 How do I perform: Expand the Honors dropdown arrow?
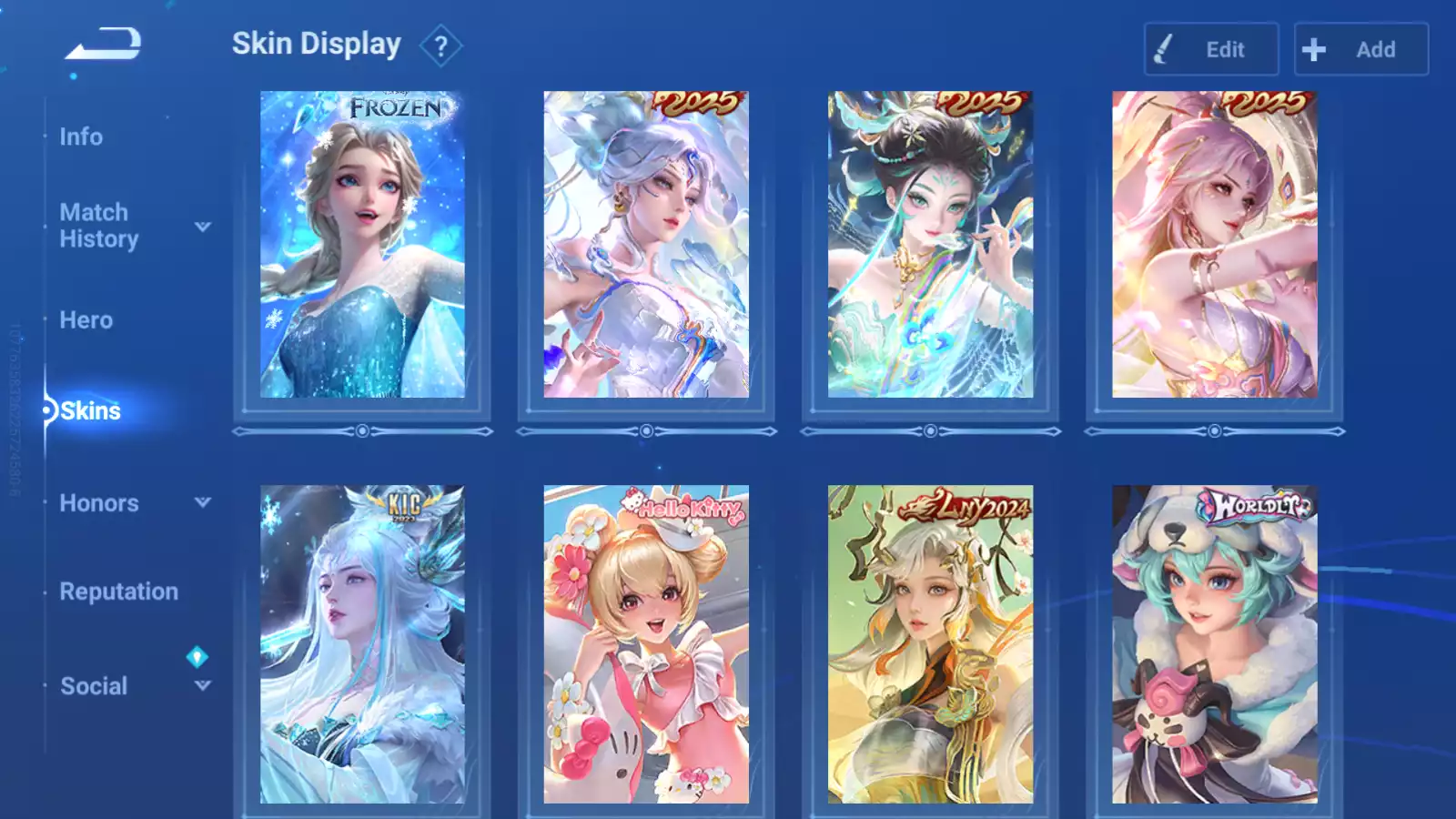coord(203,502)
